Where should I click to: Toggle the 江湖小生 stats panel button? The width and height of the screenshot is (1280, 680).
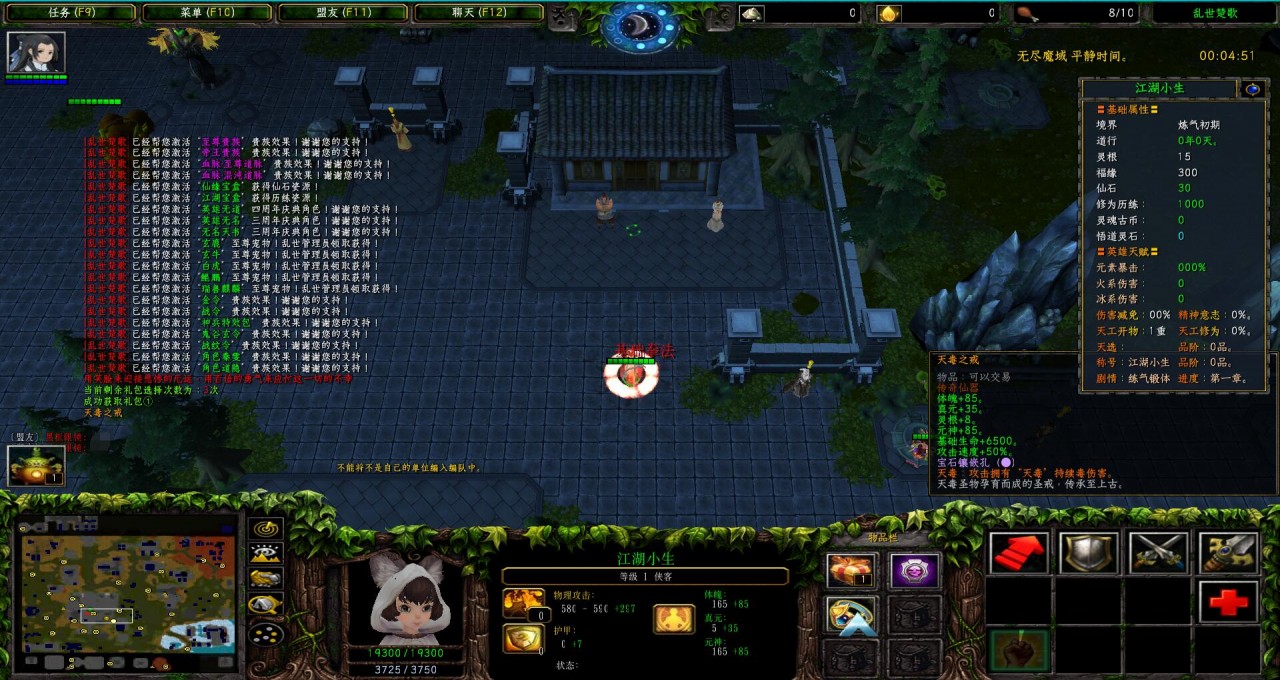tap(1252, 89)
